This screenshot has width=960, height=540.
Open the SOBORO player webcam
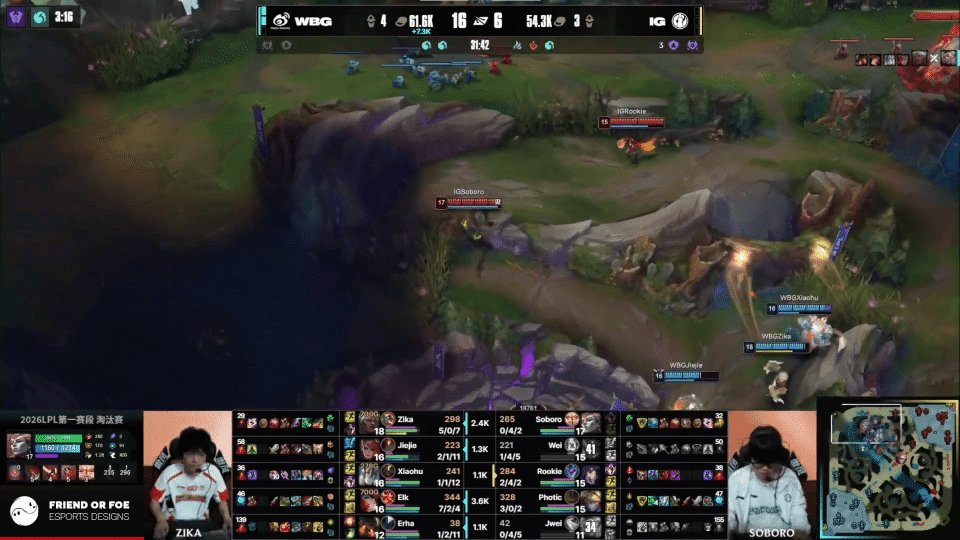point(770,470)
